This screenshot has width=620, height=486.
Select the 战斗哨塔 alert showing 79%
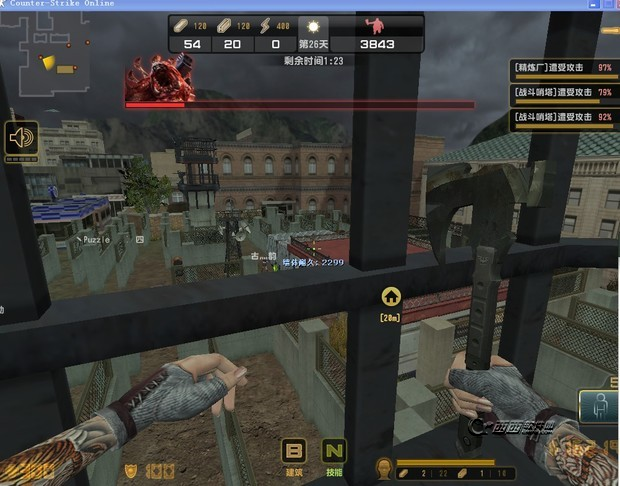point(563,93)
